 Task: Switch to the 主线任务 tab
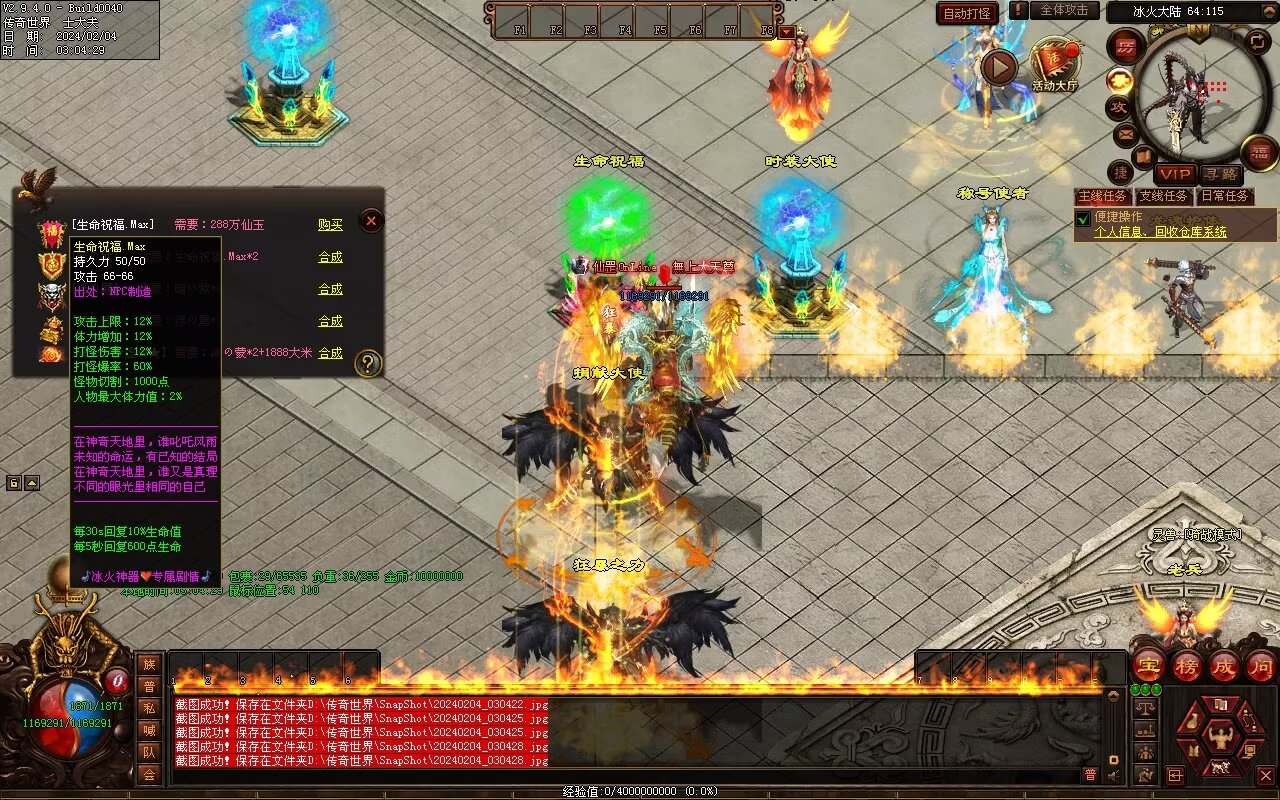(x=1103, y=197)
